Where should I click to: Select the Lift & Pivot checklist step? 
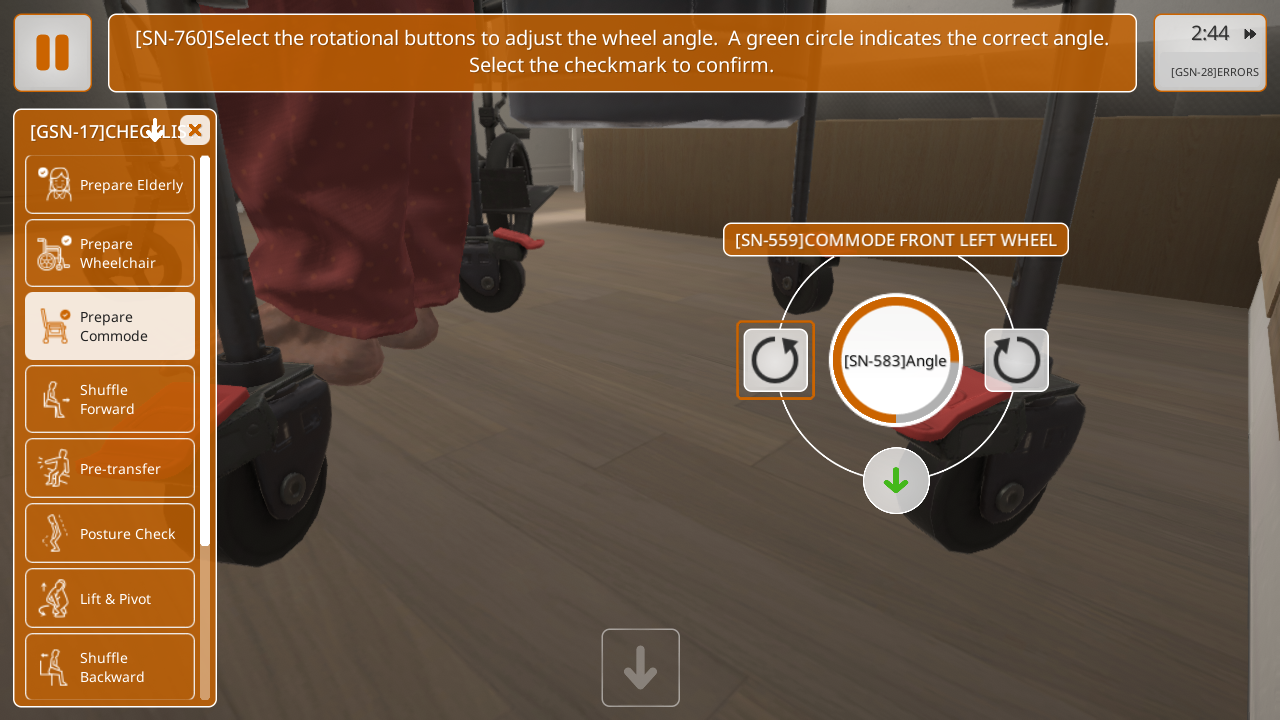tap(110, 598)
